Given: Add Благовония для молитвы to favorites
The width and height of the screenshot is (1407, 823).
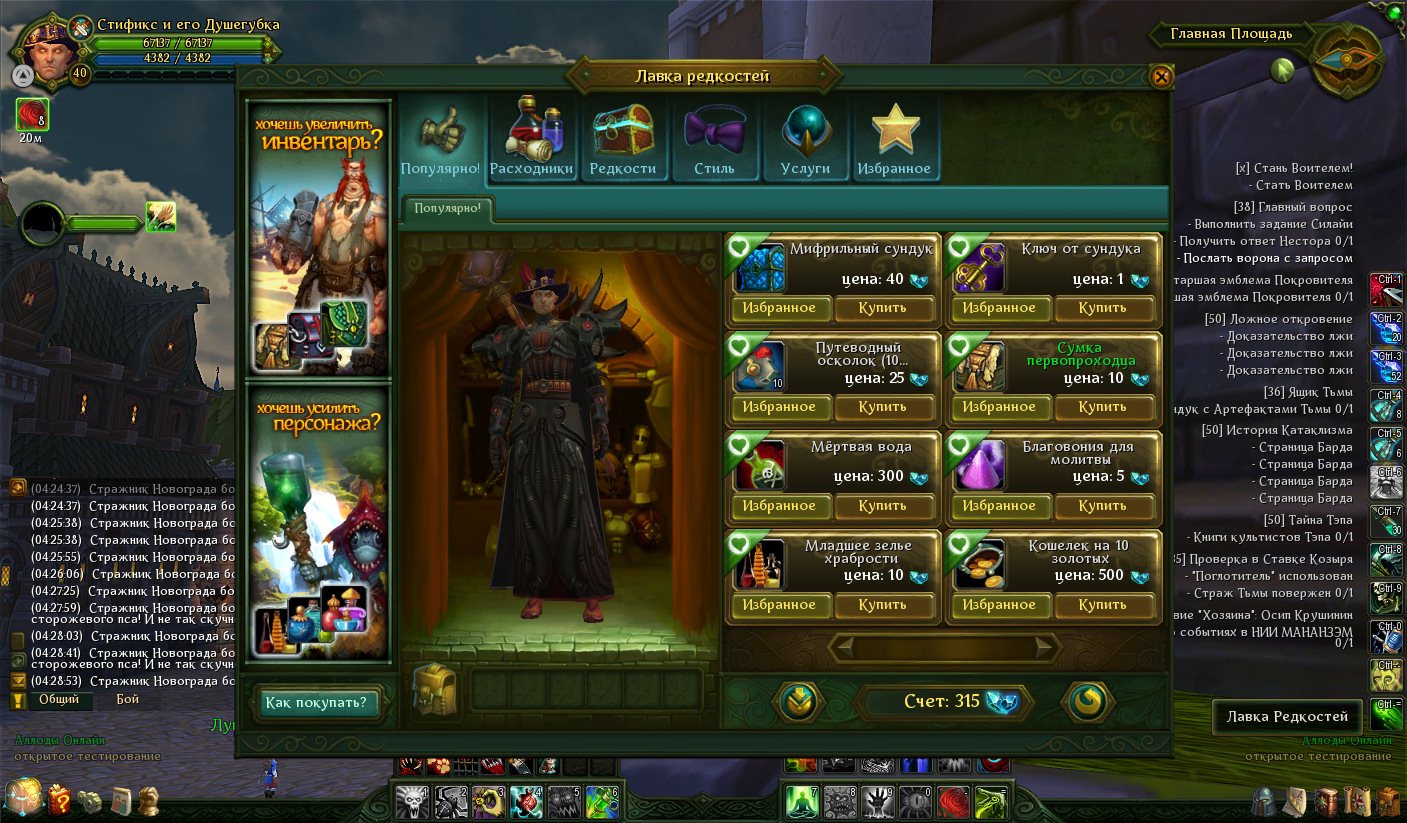Looking at the screenshot, I should (x=998, y=506).
